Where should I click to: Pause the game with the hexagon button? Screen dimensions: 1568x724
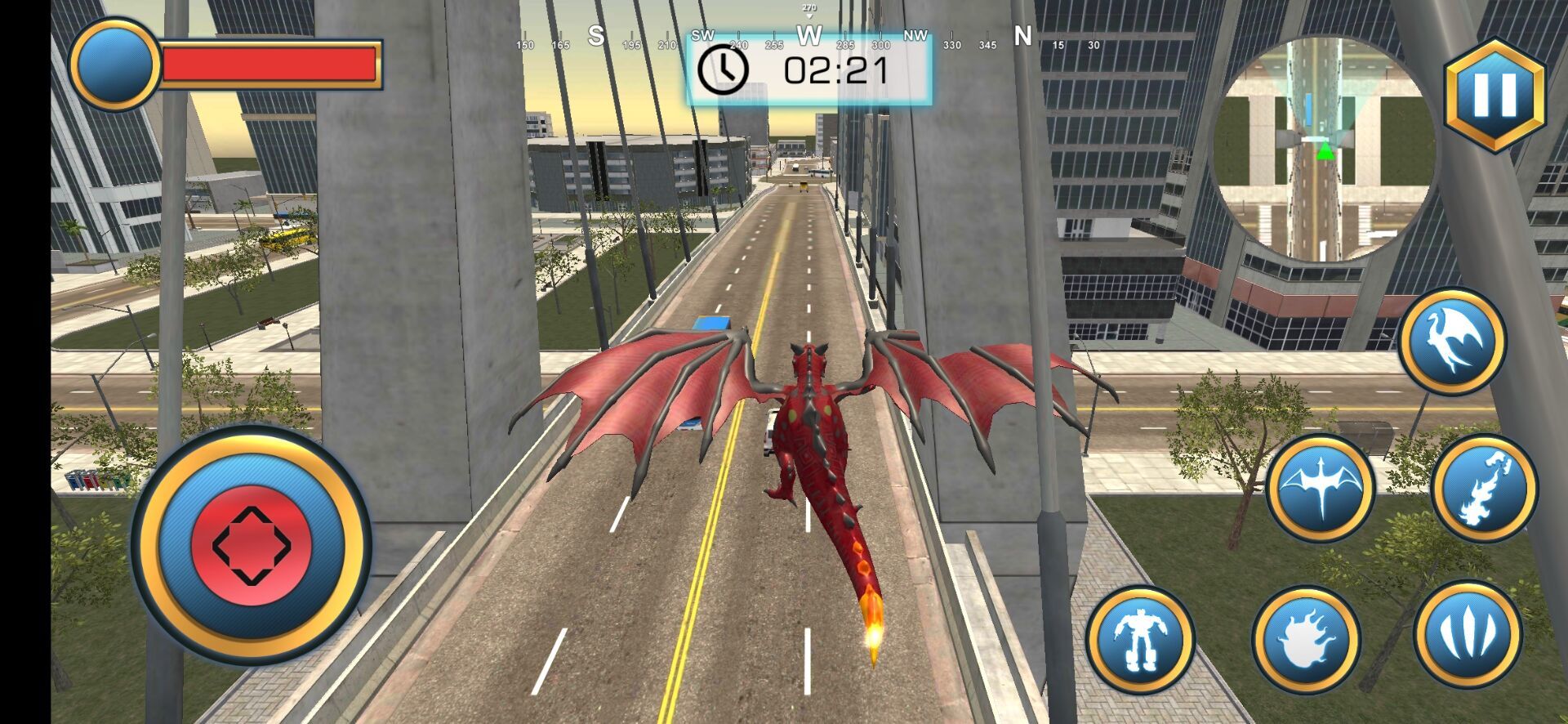point(1494,96)
